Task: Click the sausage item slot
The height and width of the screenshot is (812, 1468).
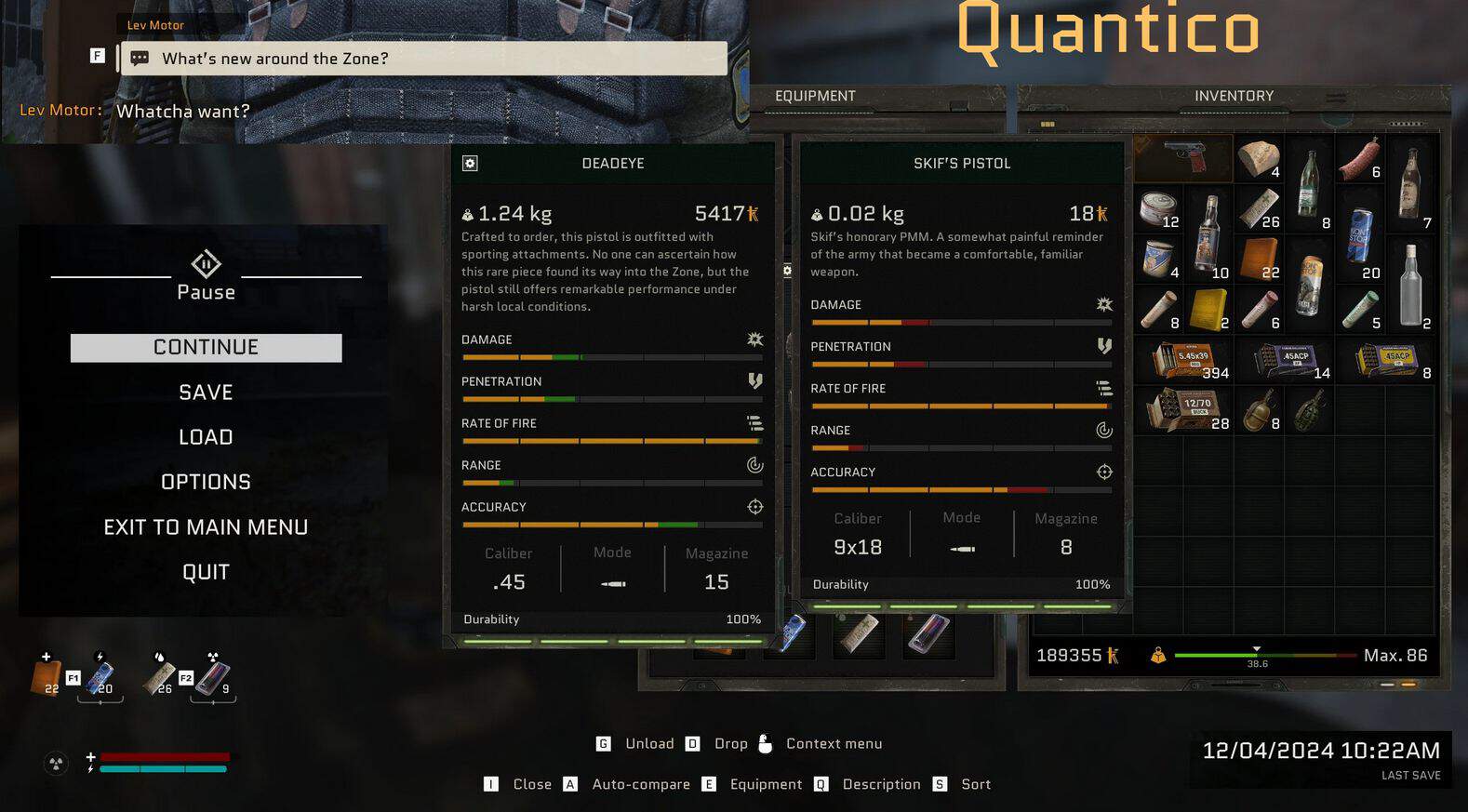Action: tap(1359, 158)
